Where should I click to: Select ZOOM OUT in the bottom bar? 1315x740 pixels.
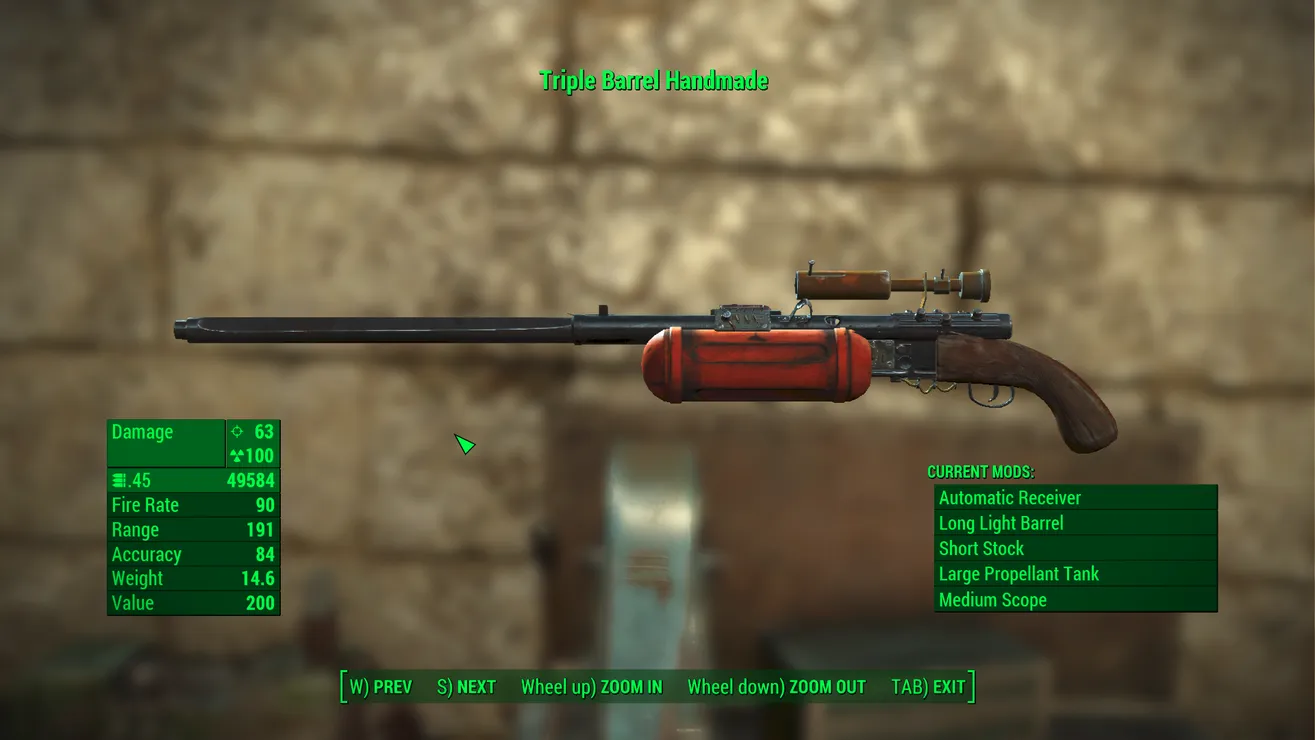776,687
